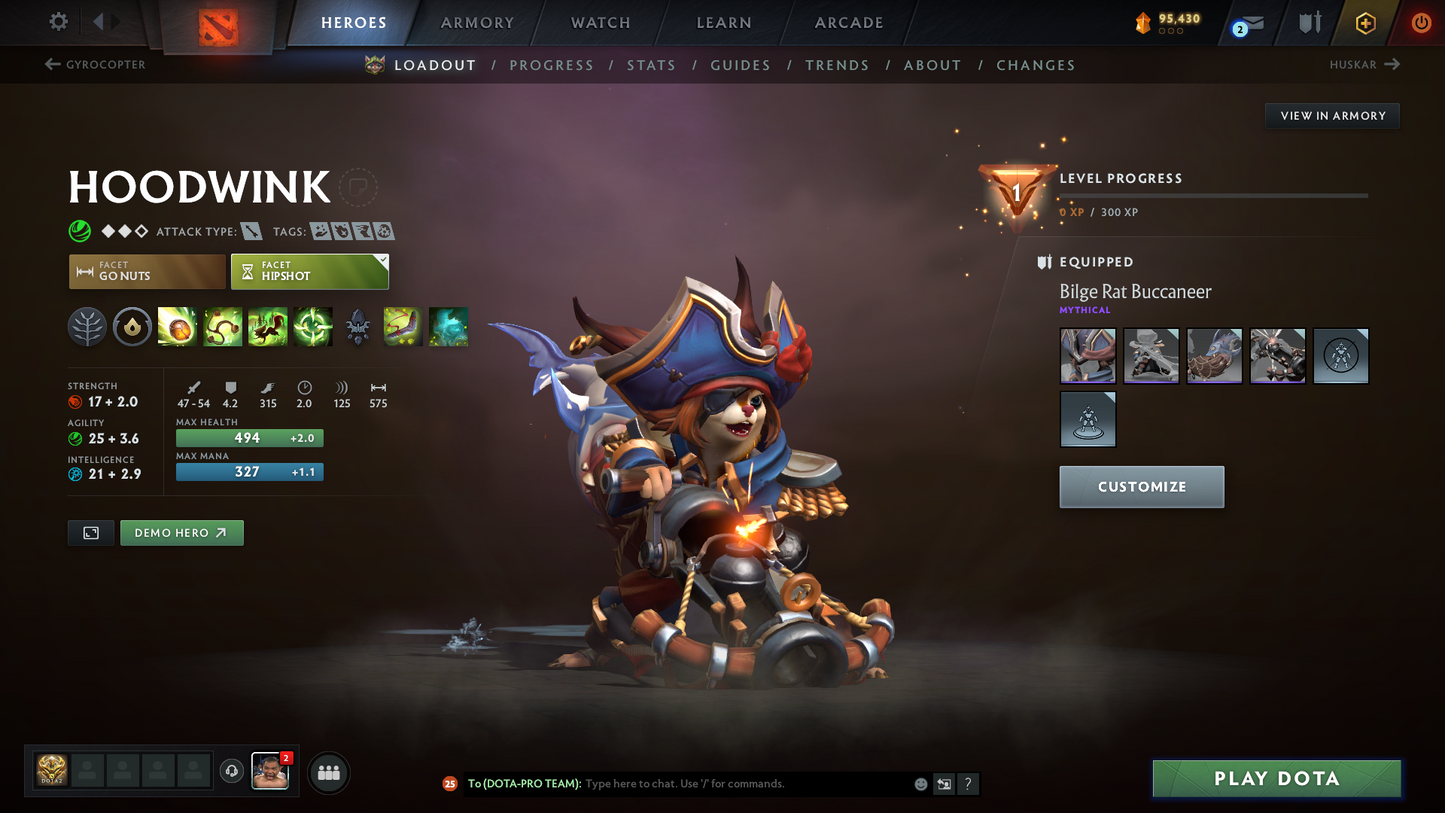
Task: Open the emoticon picker in chat
Action: (920, 784)
